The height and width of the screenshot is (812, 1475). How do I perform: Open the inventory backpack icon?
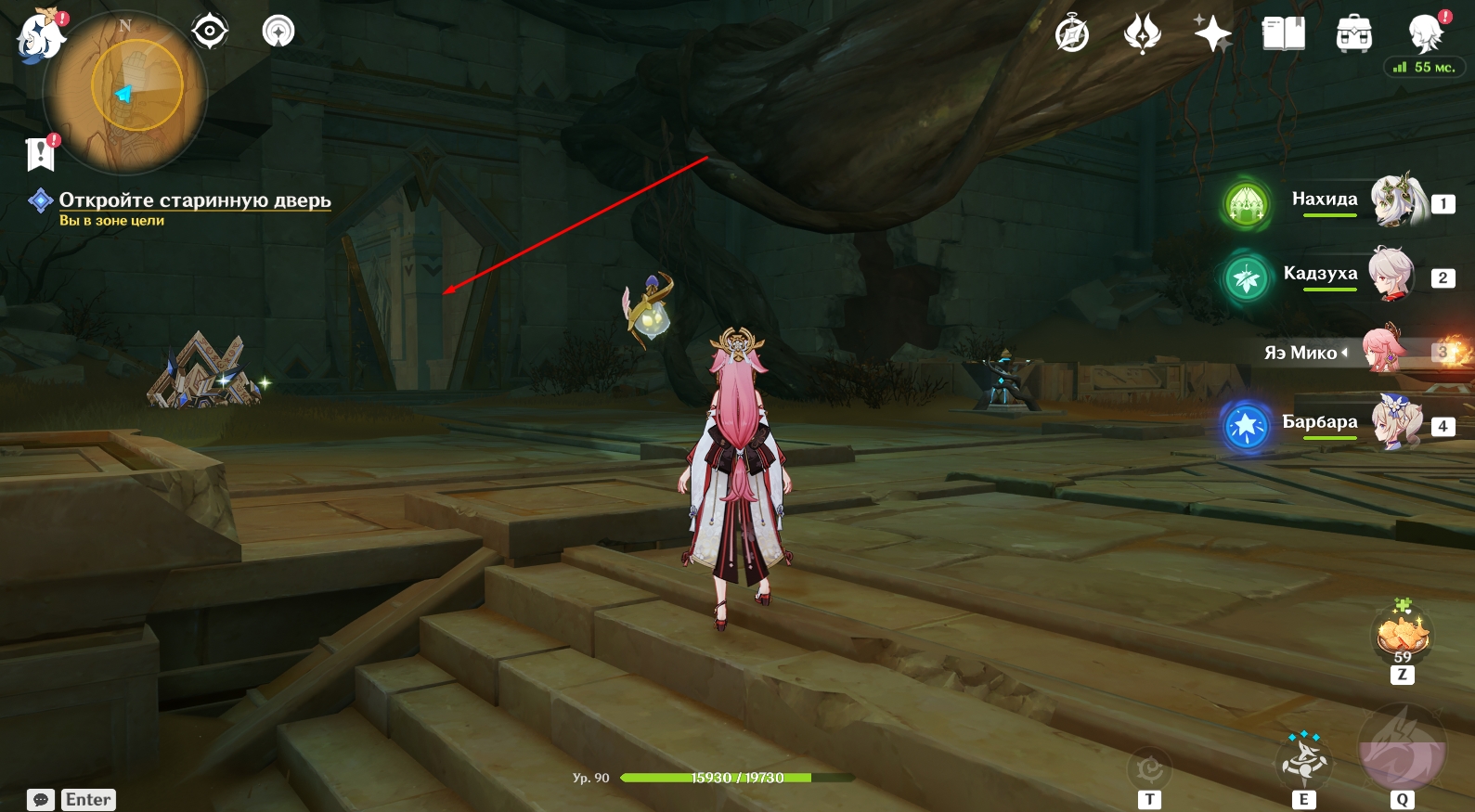click(1354, 34)
